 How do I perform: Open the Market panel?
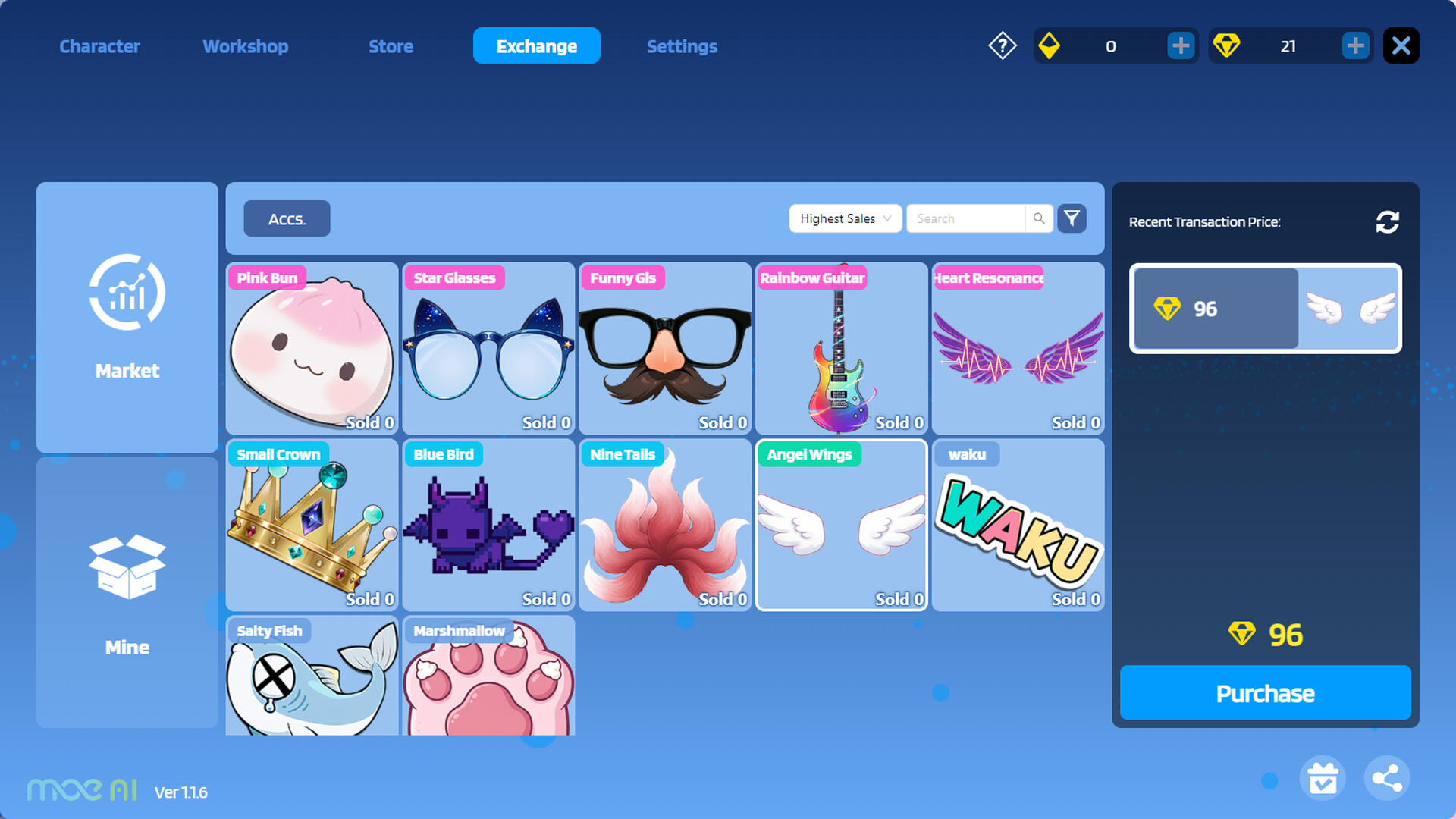pos(127,318)
